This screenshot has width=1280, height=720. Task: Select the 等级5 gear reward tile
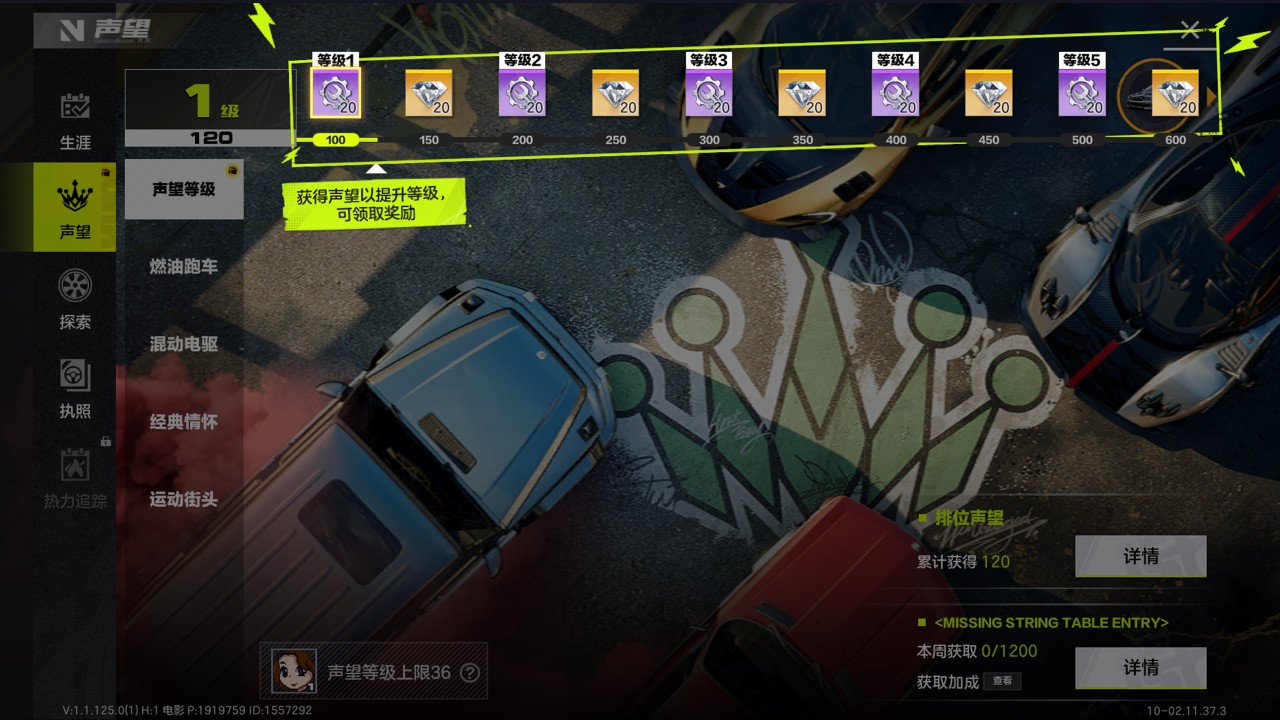click(x=1082, y=93)
